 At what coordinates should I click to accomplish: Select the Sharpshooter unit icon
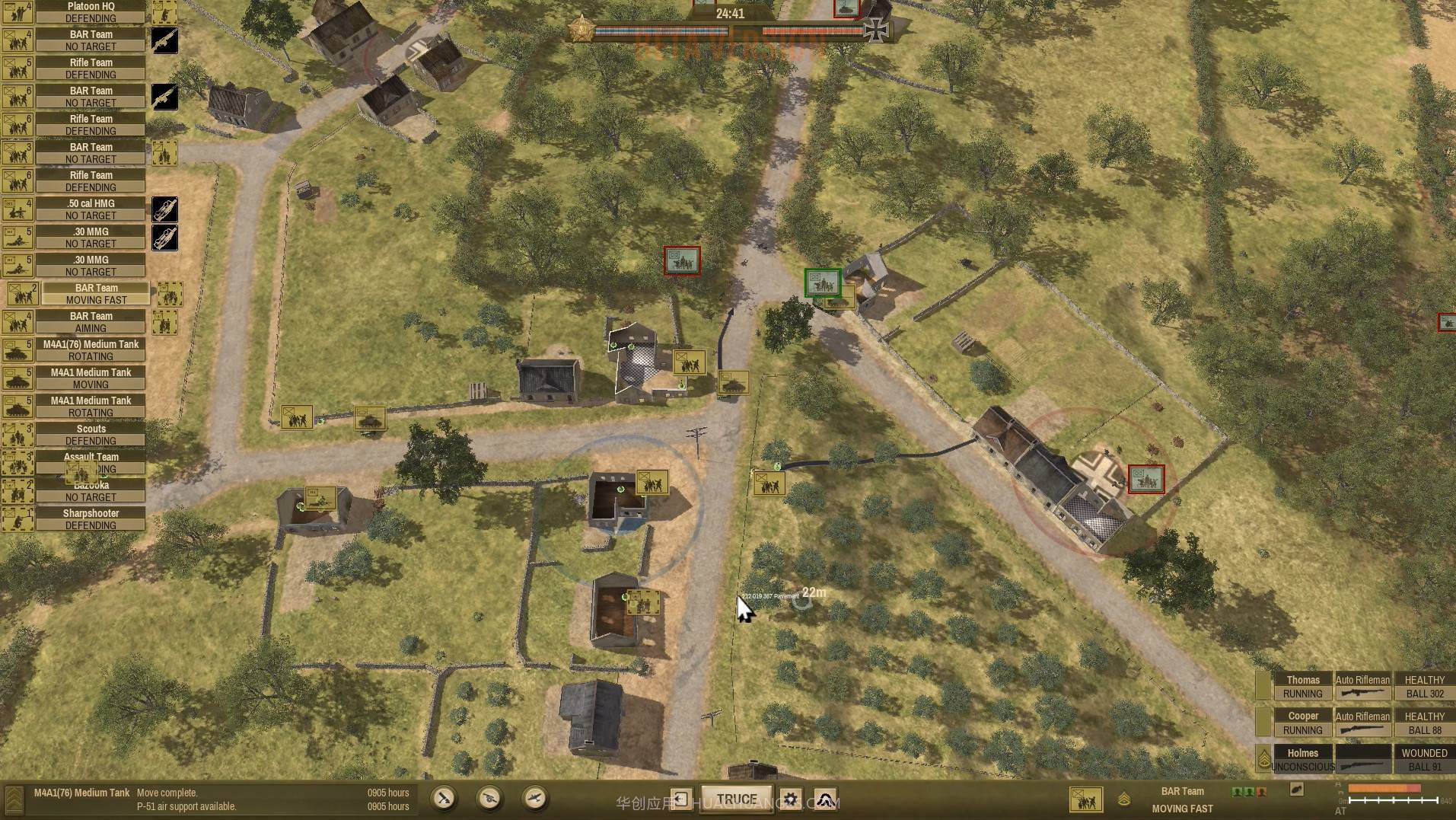[x=19, y=518]
